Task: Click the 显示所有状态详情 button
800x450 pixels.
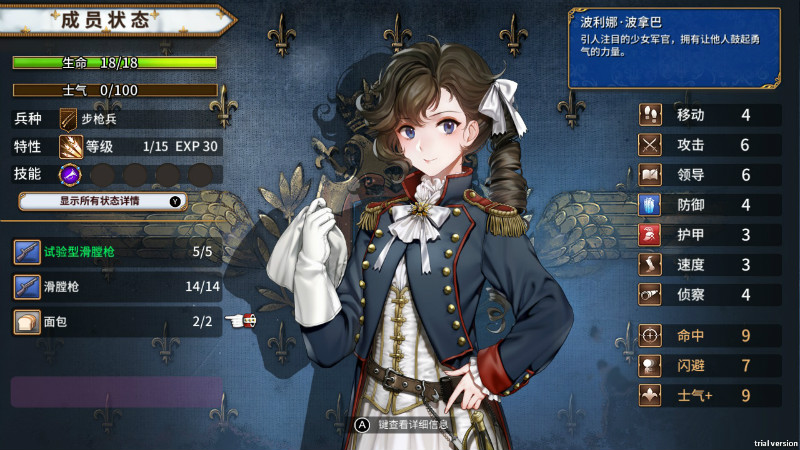Action: pyautogui.click(x=118, y=201)
